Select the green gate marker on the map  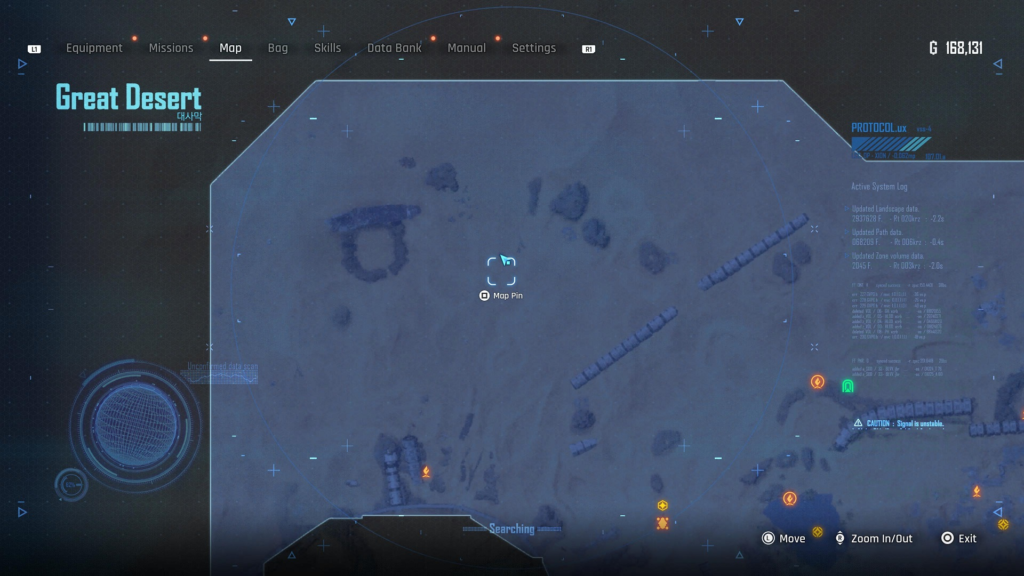point(848,386)
